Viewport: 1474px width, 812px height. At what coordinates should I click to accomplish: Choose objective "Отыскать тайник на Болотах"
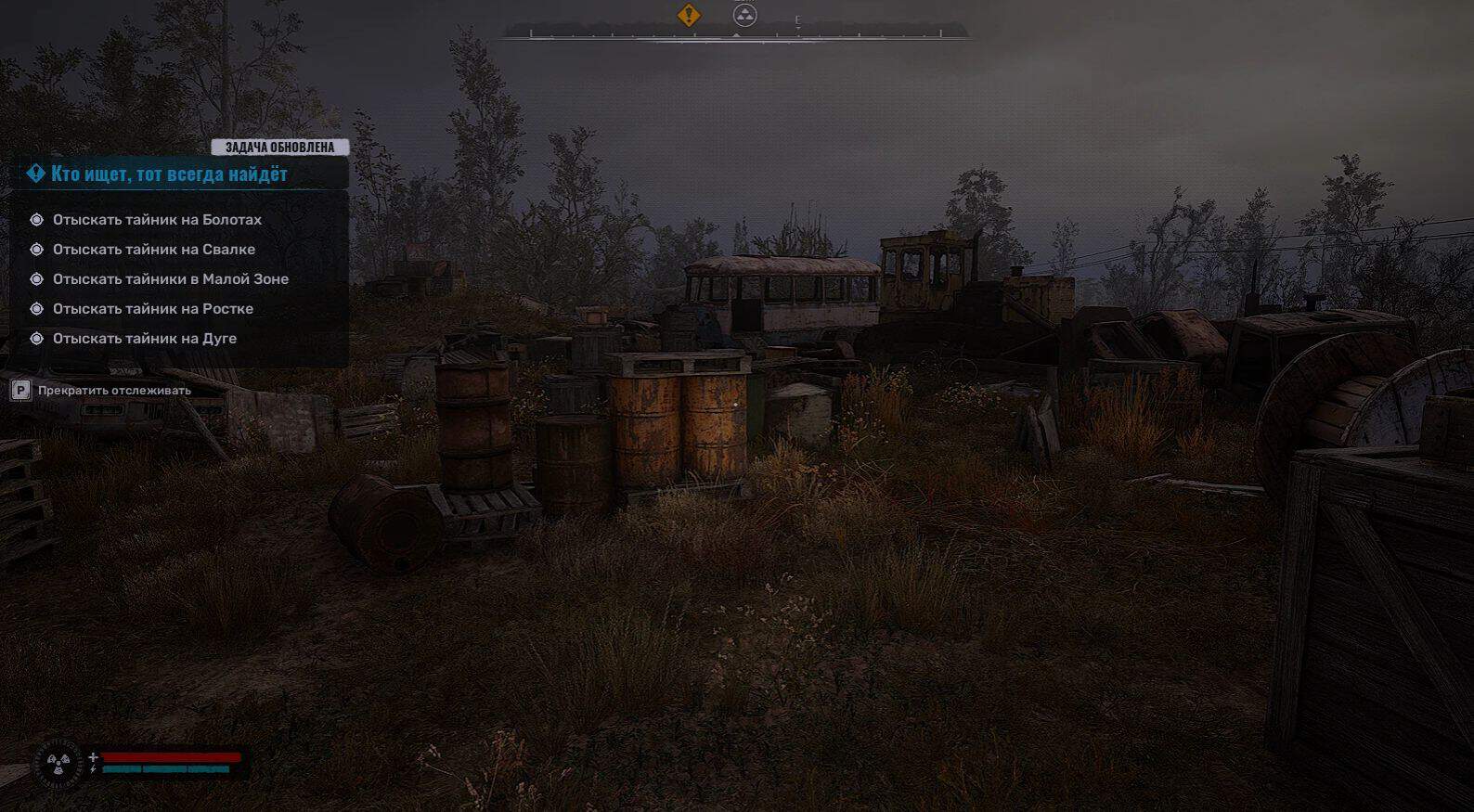(x=157, y=220)
